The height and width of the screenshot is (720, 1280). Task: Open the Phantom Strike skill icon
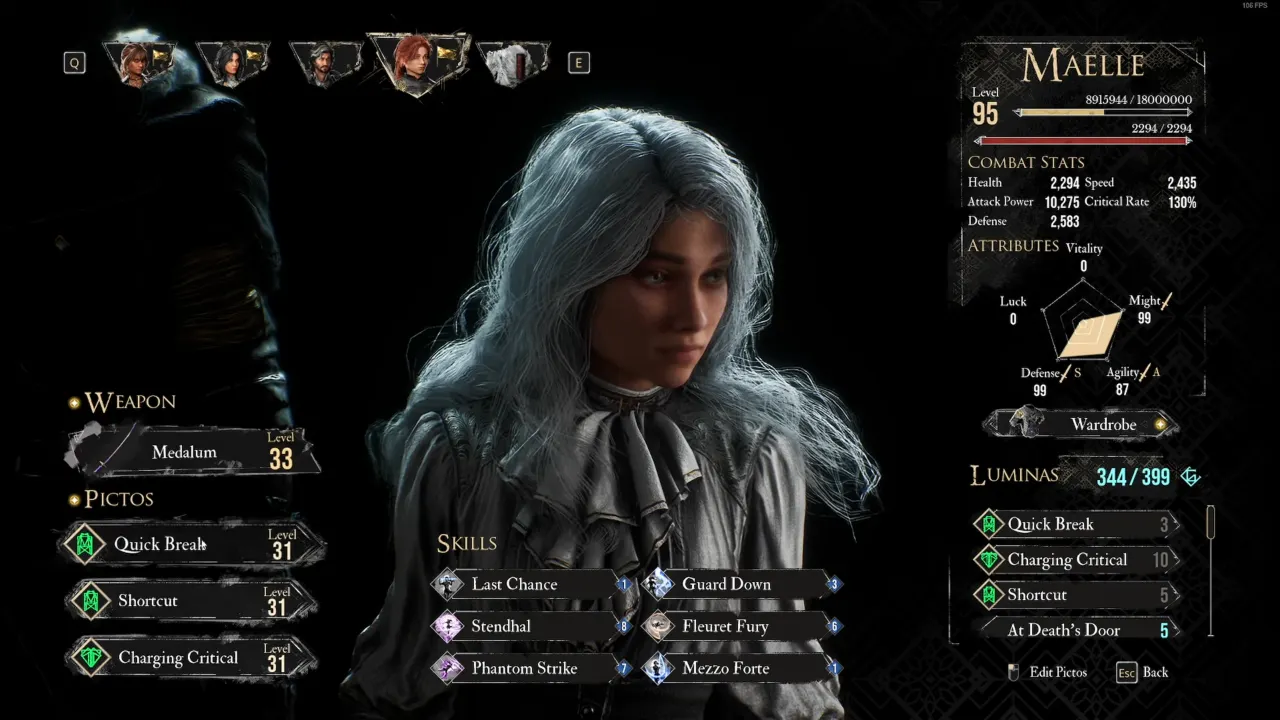444,668
